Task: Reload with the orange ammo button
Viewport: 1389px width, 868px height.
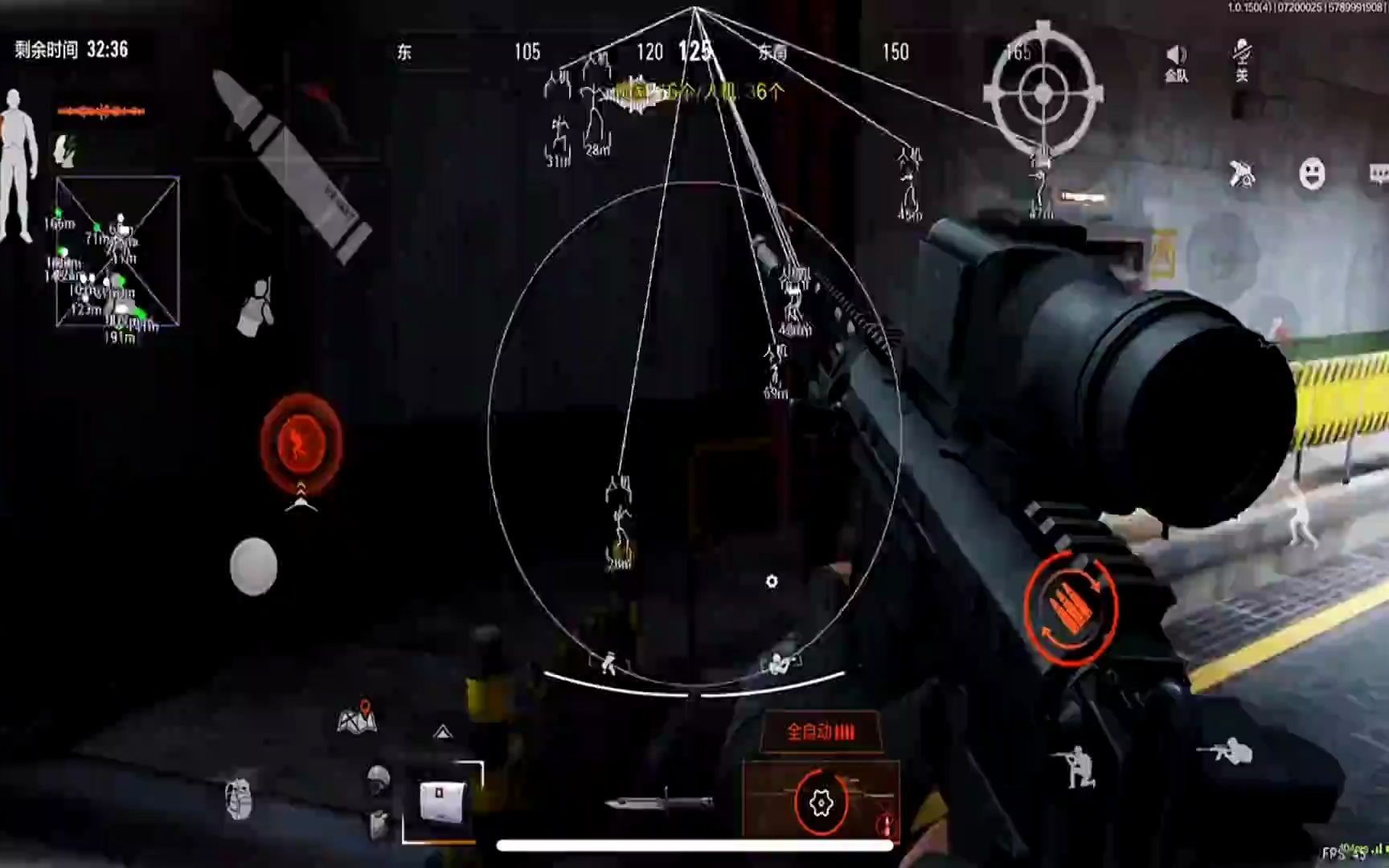Action: 1071,607
